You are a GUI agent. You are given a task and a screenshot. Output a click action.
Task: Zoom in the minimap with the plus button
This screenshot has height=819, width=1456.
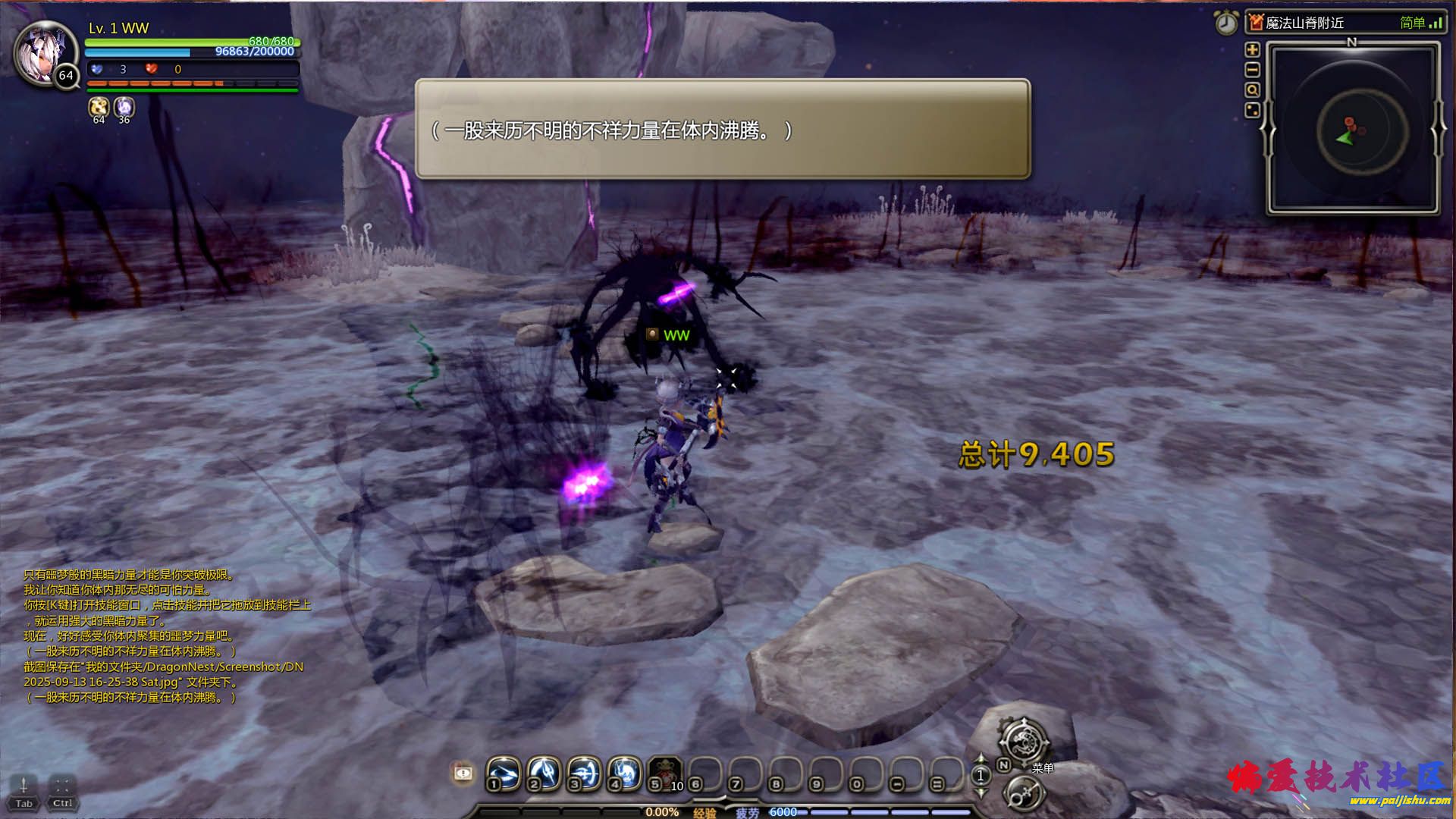(1252, 50)
